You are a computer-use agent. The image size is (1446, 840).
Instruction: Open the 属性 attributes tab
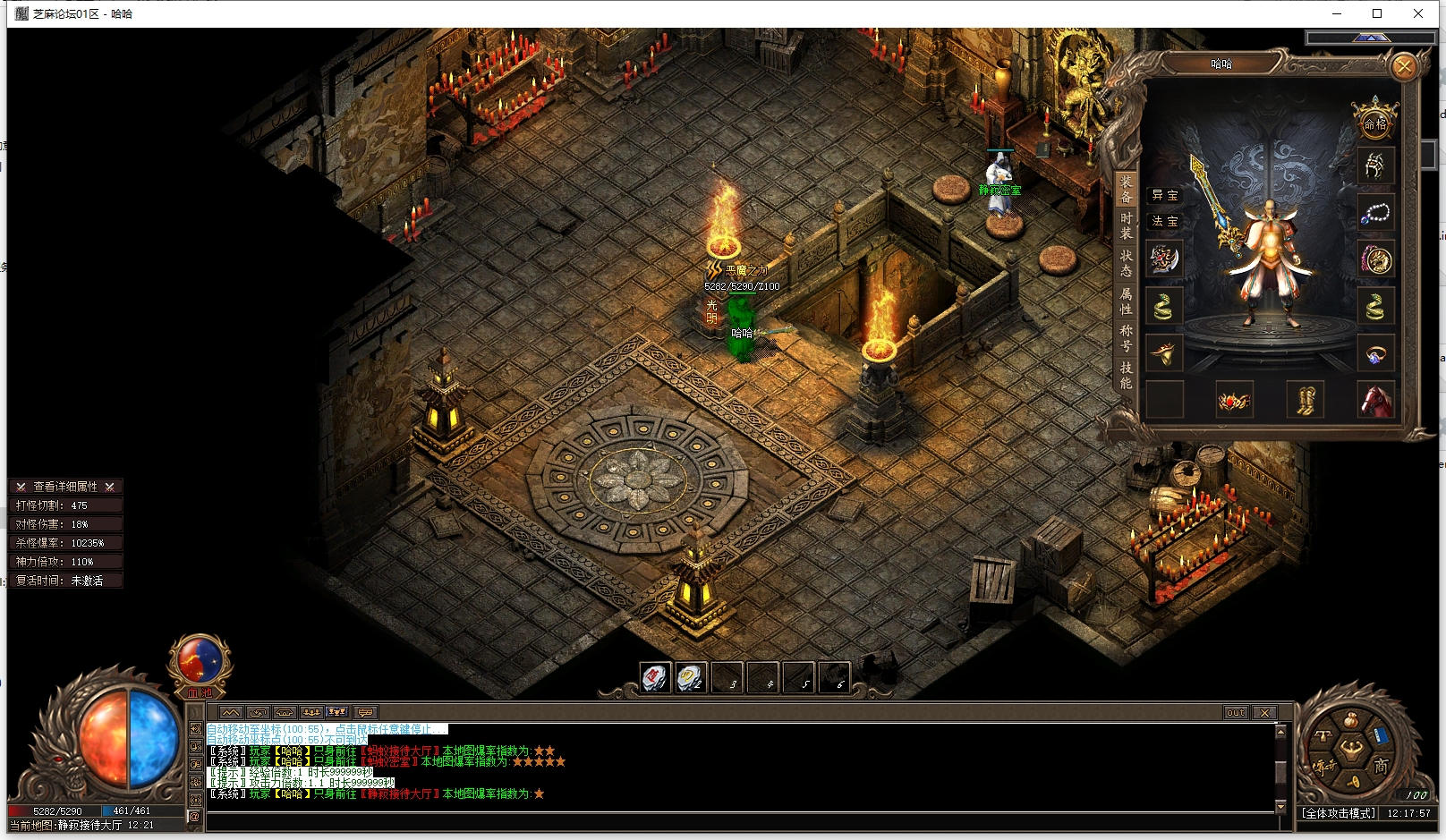tap(1126, 301)
